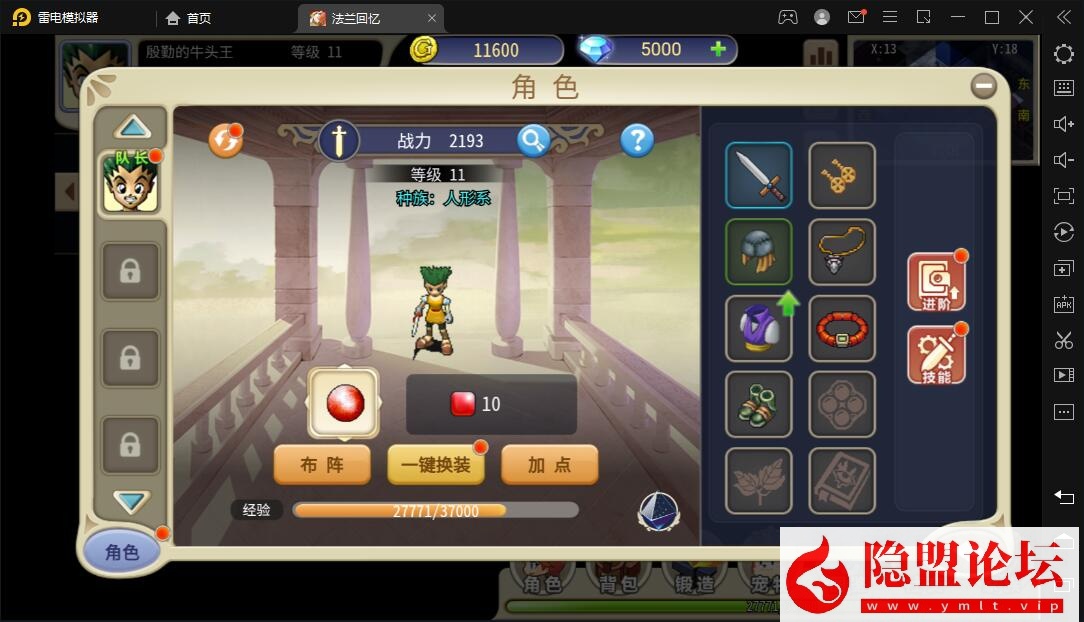
Task: Select the purple armor slot
Action: [x=756, y=328]
